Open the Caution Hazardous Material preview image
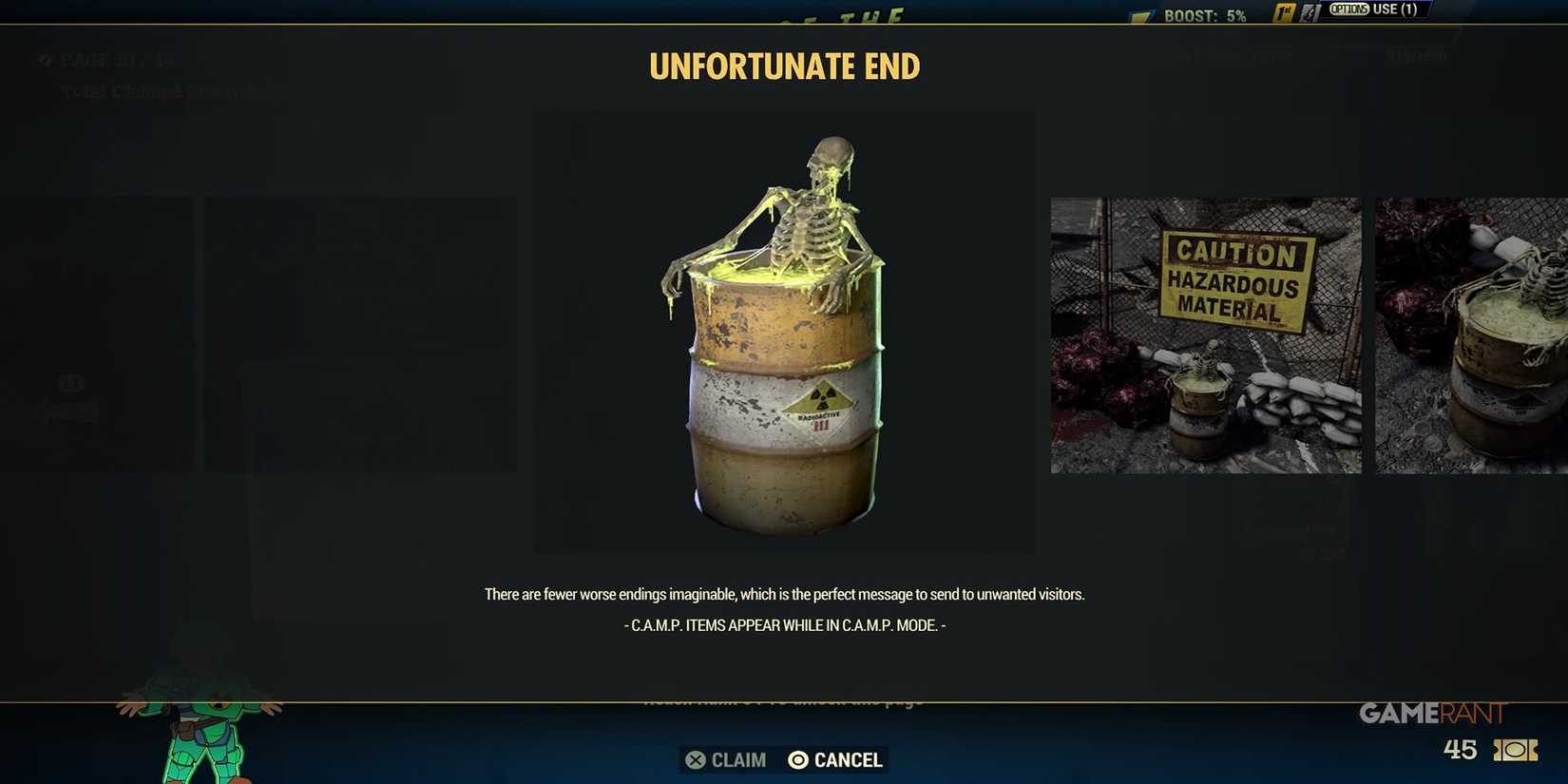This screenshot has height=784, width=1568. [1205, 335]
